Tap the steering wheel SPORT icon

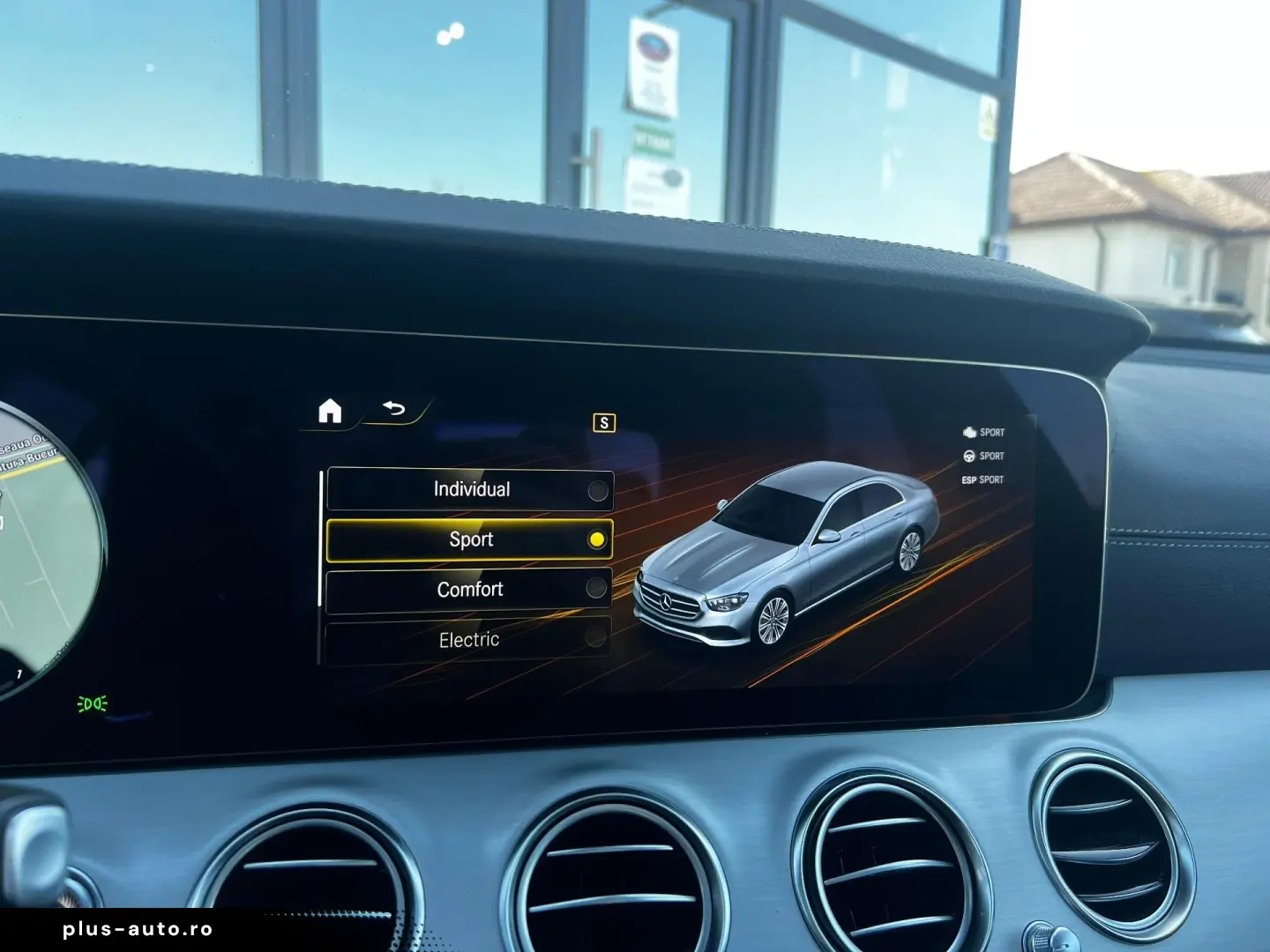click(968, 456)
